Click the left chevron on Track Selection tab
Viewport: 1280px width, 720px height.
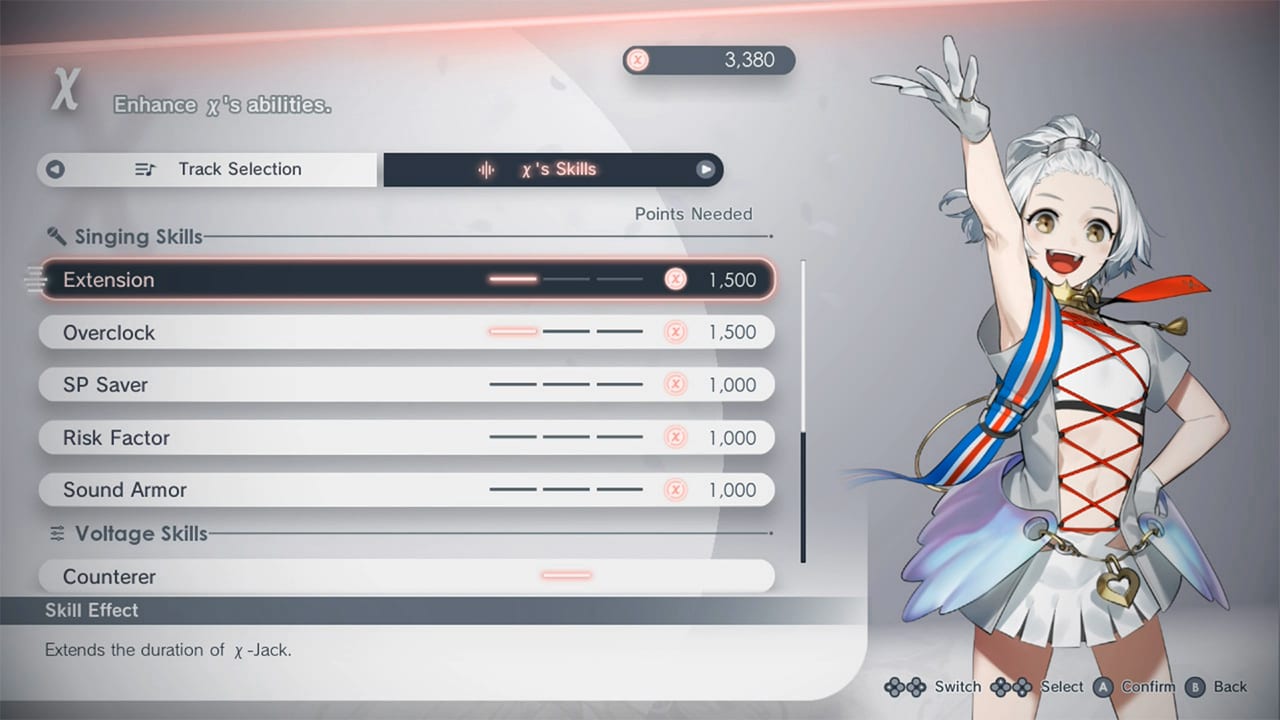55,169
